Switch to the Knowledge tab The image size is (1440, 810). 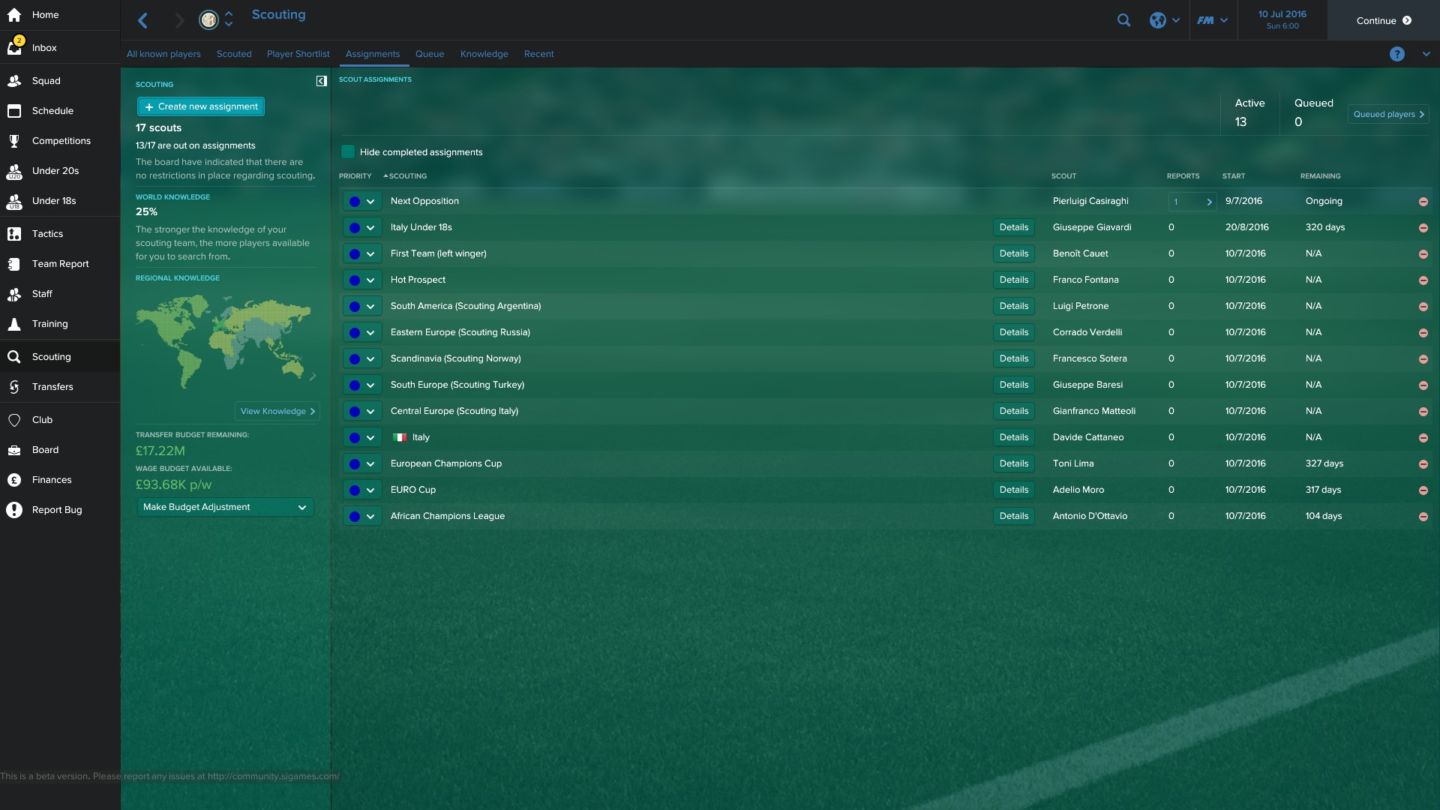point(483,54)
